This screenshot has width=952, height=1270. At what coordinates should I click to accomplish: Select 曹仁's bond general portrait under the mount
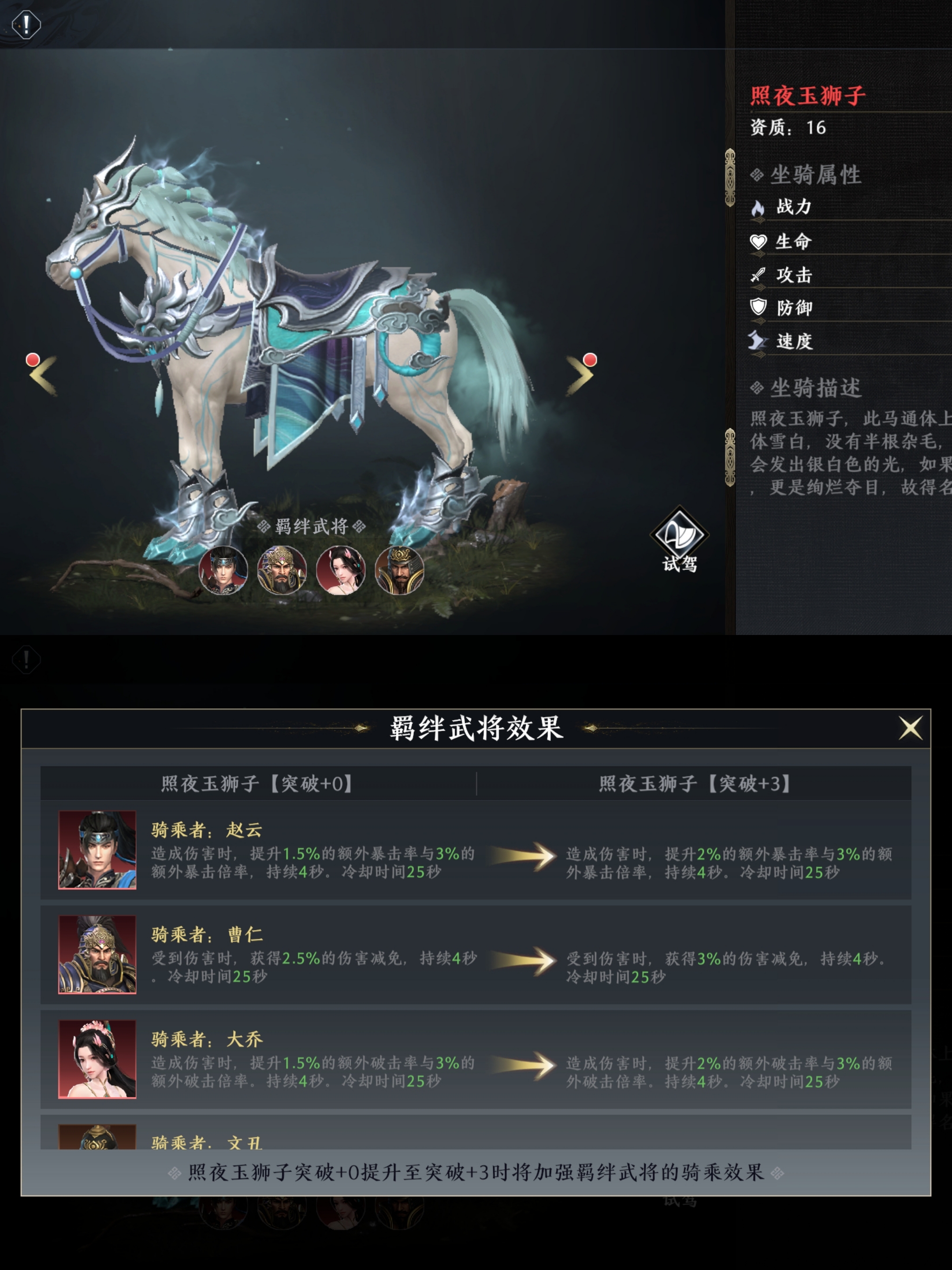pyautogui.click(x=282, y=570)
